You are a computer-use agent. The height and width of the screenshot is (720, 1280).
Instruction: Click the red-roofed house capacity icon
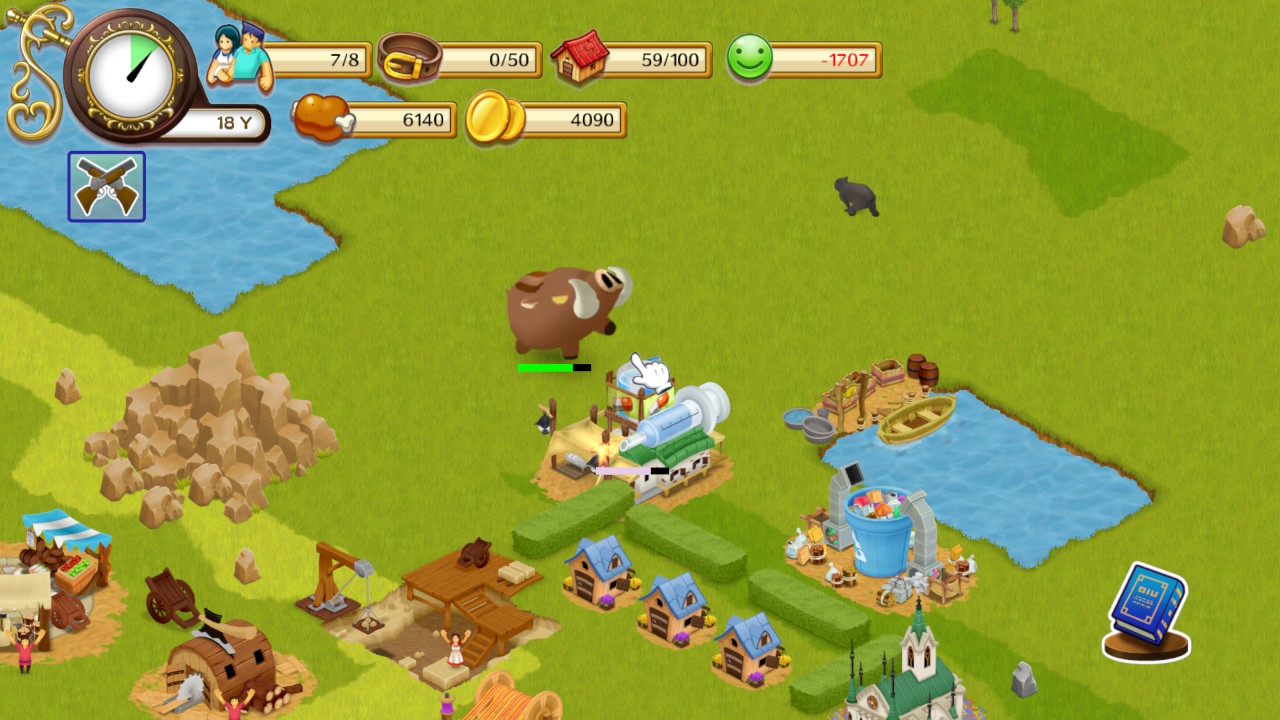coord(578,58)
